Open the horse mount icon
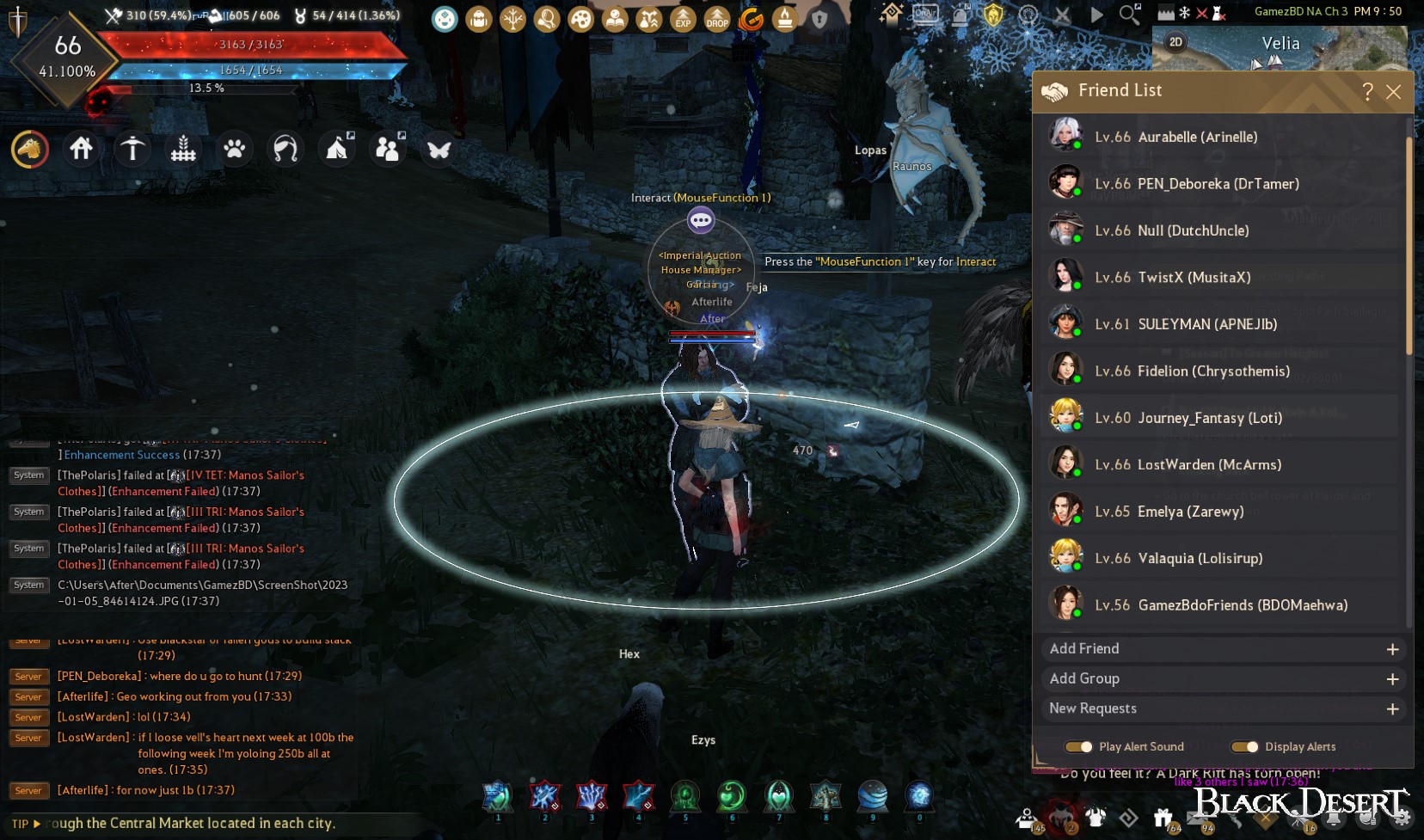Image resolution: width=1424 pixels, height=840 pixels. coord(30,150)
